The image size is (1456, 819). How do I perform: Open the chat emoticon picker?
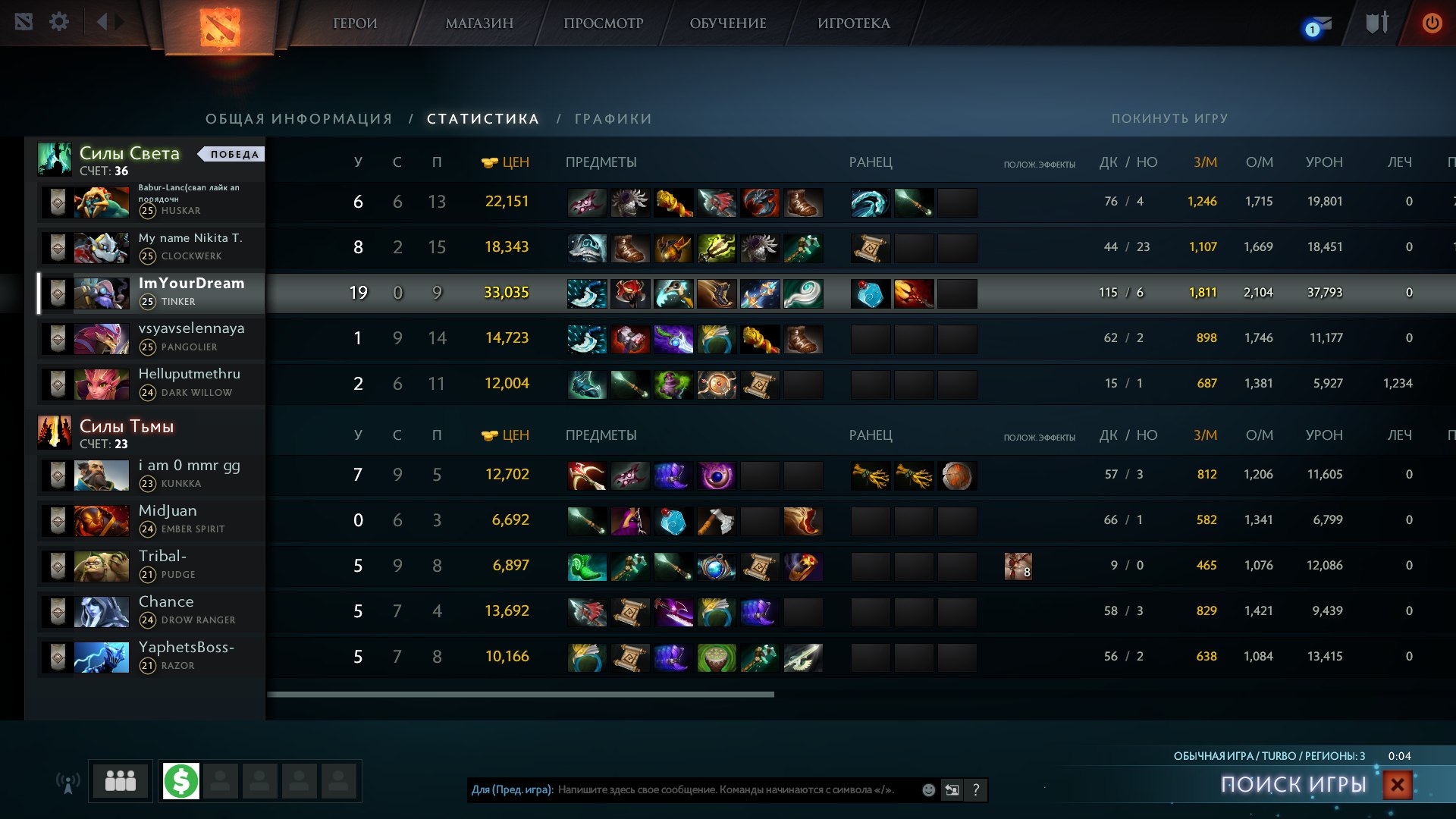(x=928, y=790)
